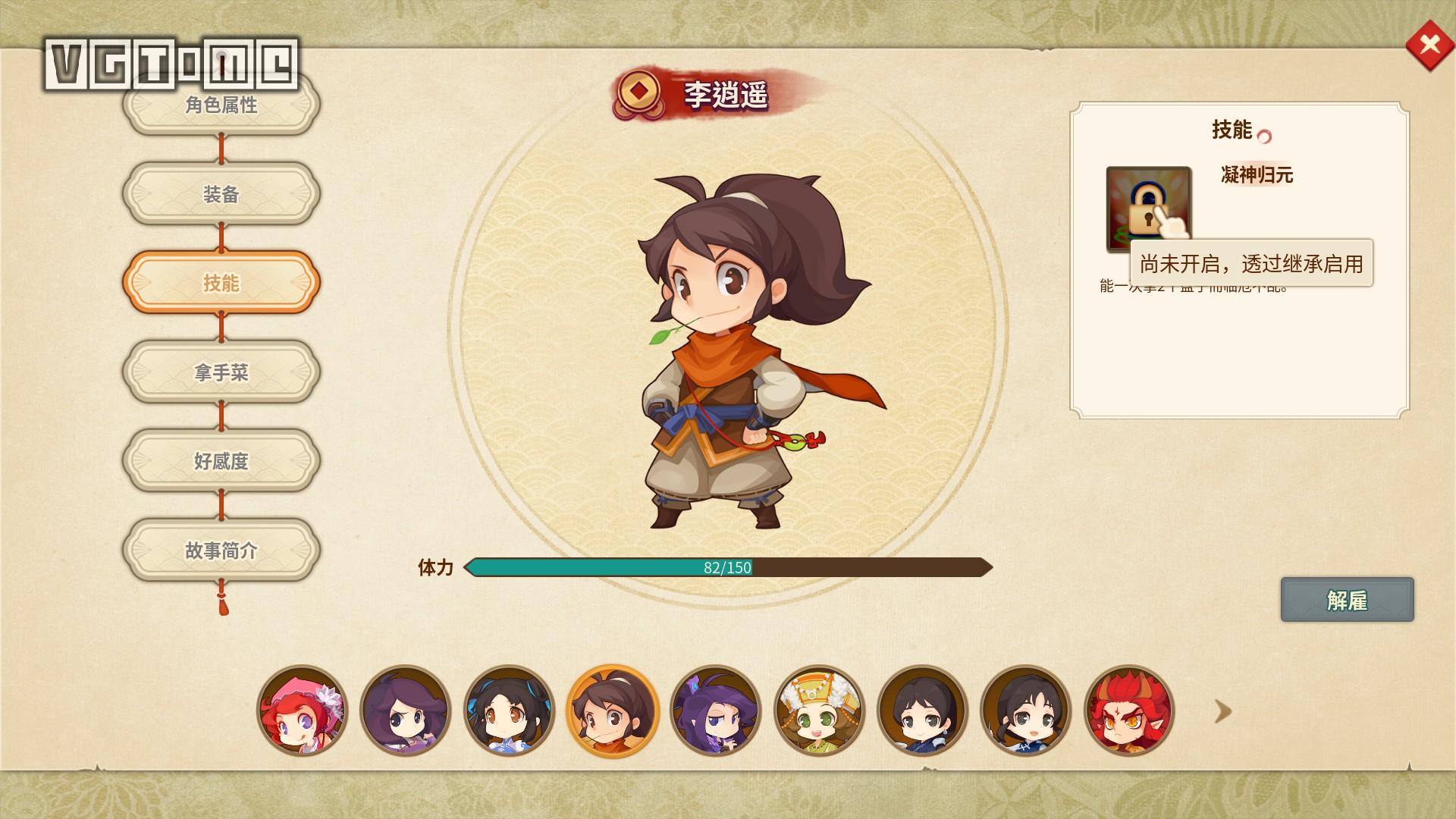1456x819 pixels.
Task: Choose the highlighted 李逍遥 portrait
Action: coord(612,711)
